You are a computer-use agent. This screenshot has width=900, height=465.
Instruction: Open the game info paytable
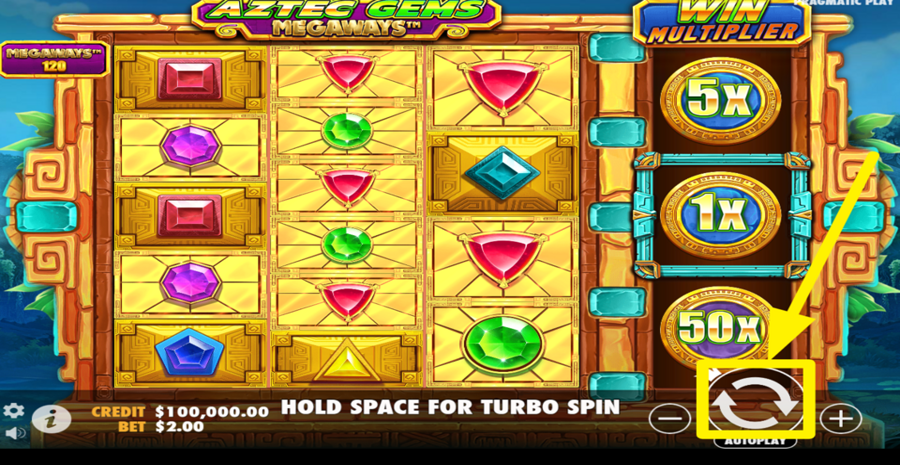coord(52,419)
